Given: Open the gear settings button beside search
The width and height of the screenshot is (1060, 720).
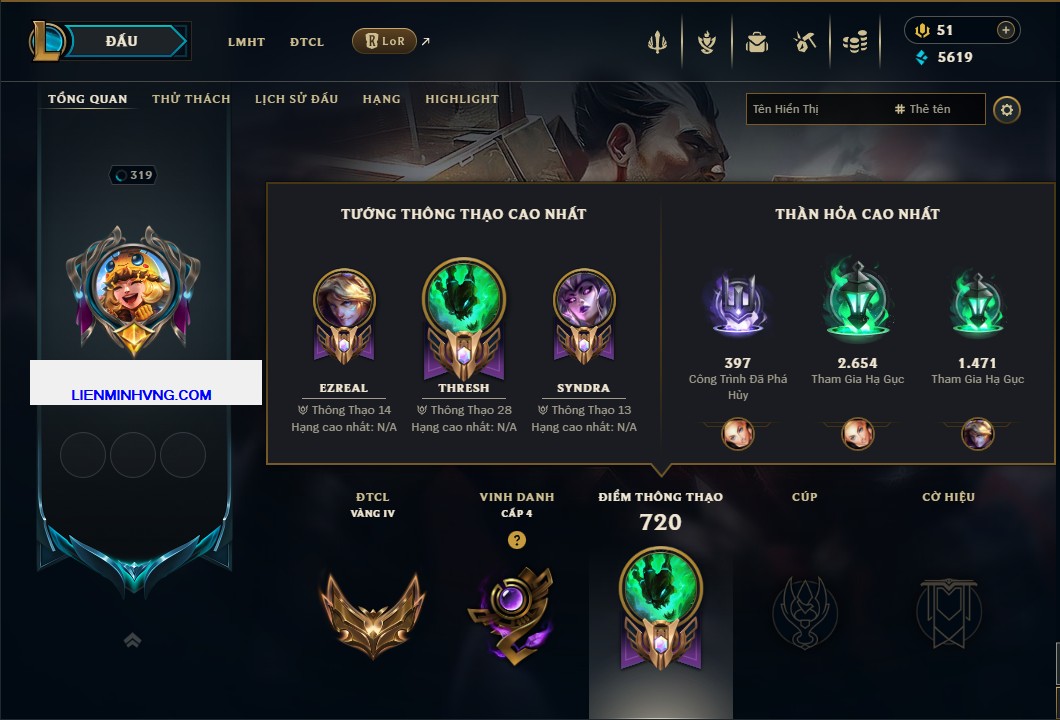Looking at the screenshot, I should (x=1007, y=109).
